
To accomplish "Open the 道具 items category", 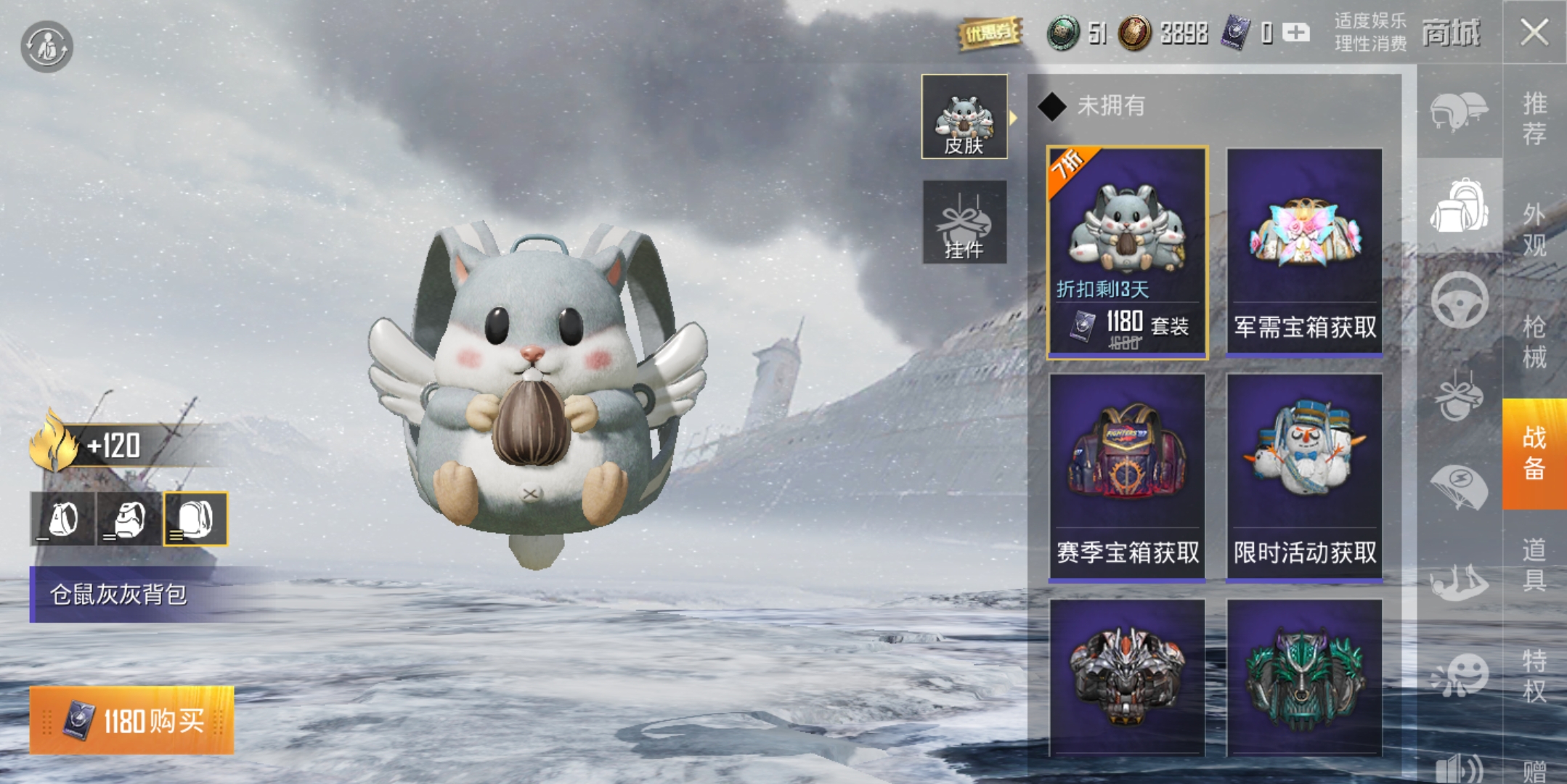I will pyautogui.click(x=1534, y=565).
